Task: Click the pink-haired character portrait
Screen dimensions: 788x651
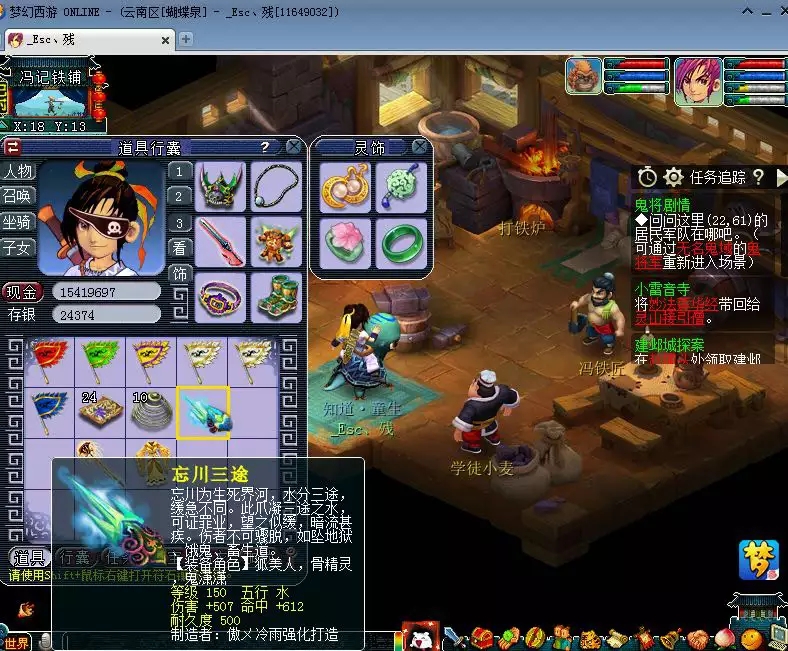Action: [x=697, y=78]
